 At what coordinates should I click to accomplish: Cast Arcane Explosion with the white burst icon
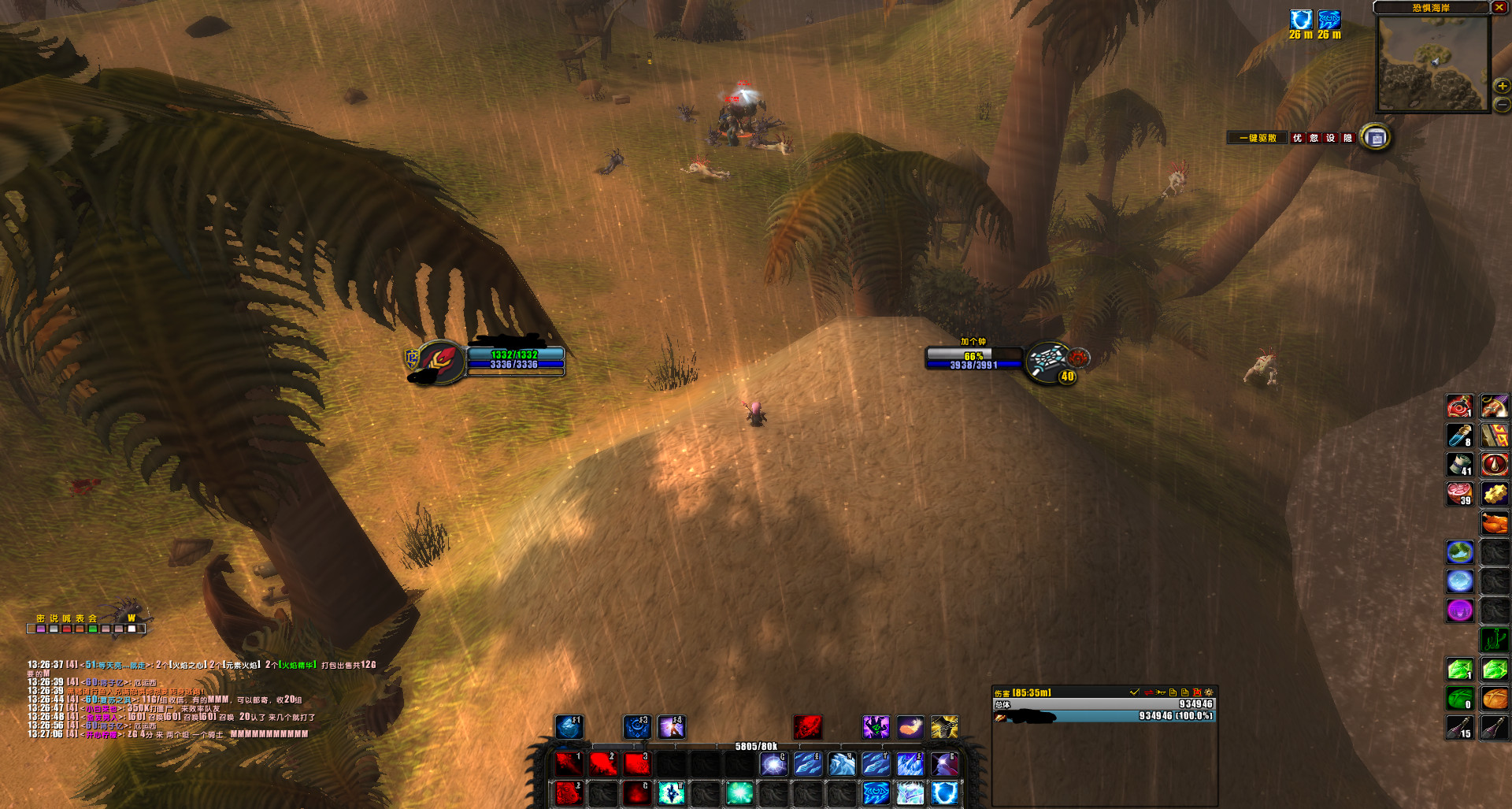pos(773,763)
